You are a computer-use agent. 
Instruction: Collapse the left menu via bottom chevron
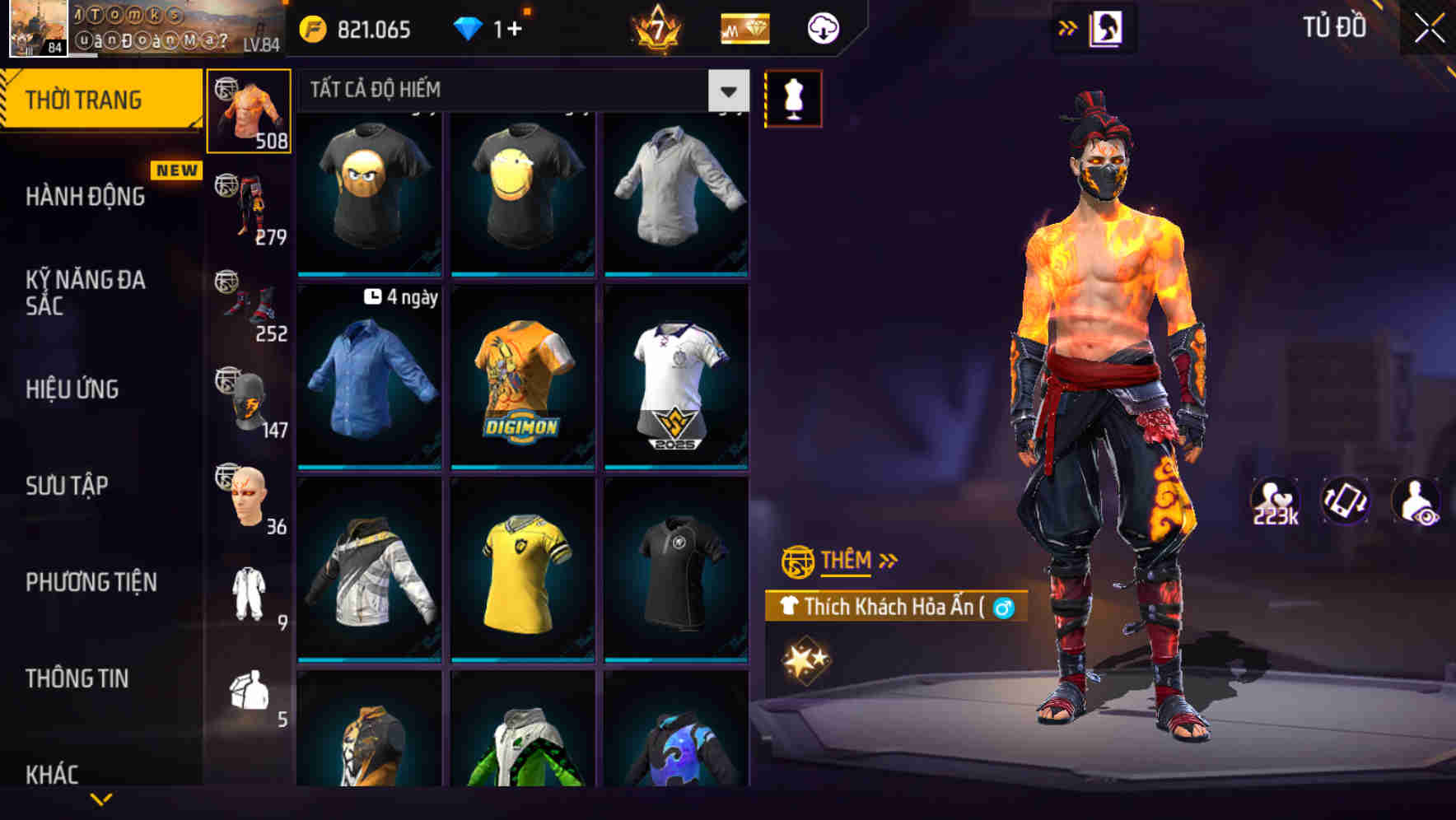pyautogui.click(x=100, y=797)
